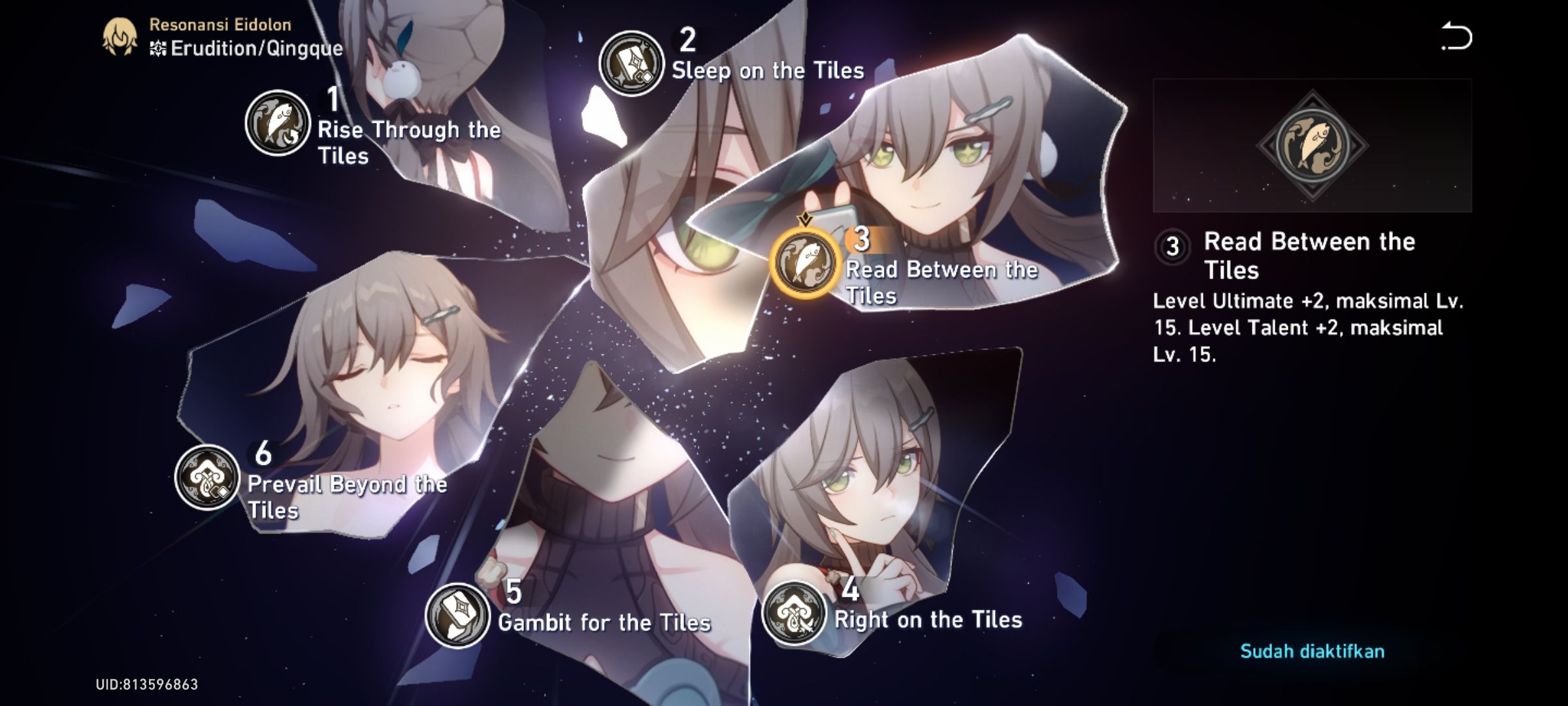
Task: Select the 'Erudition/Qingque' header text
Action: point(255,47)
